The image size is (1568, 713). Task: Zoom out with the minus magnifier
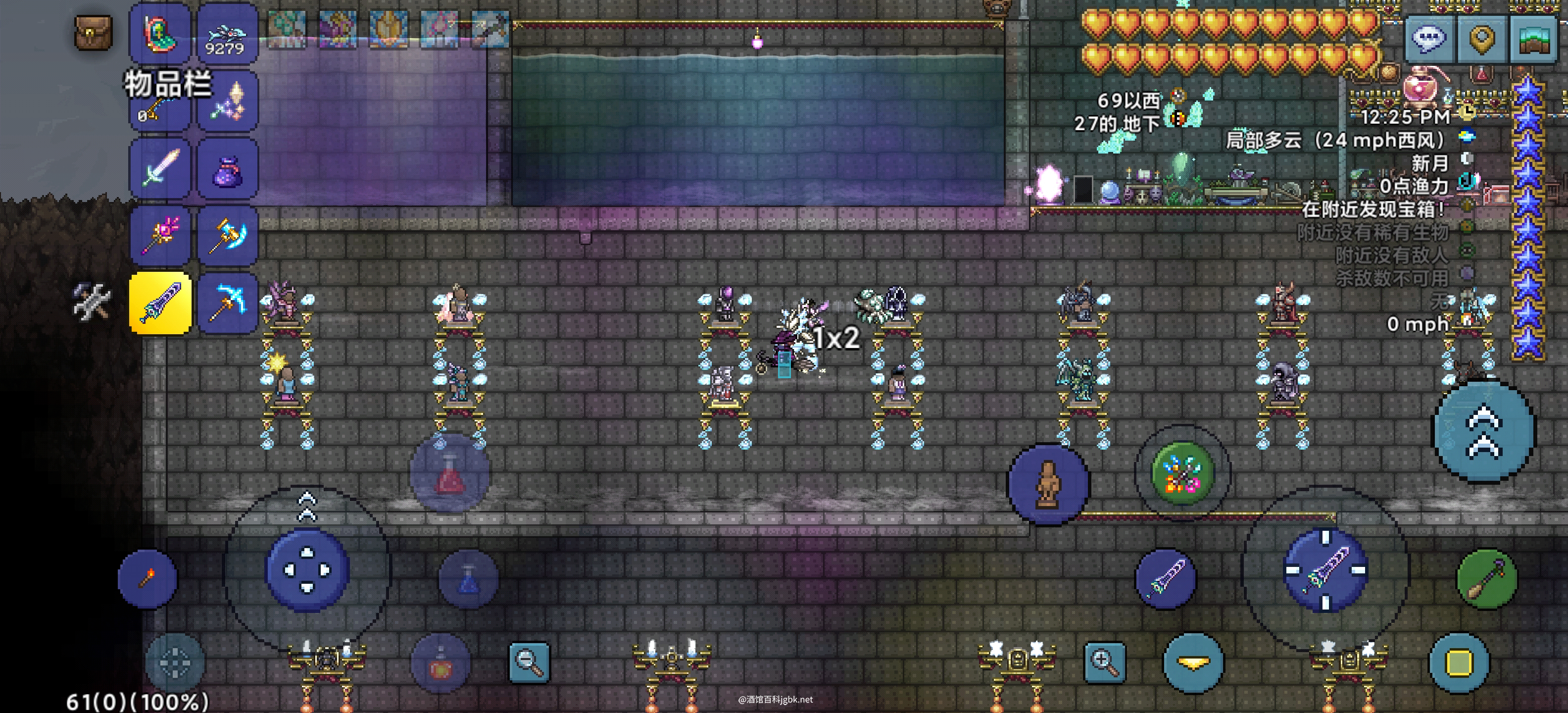coord(528,662)
